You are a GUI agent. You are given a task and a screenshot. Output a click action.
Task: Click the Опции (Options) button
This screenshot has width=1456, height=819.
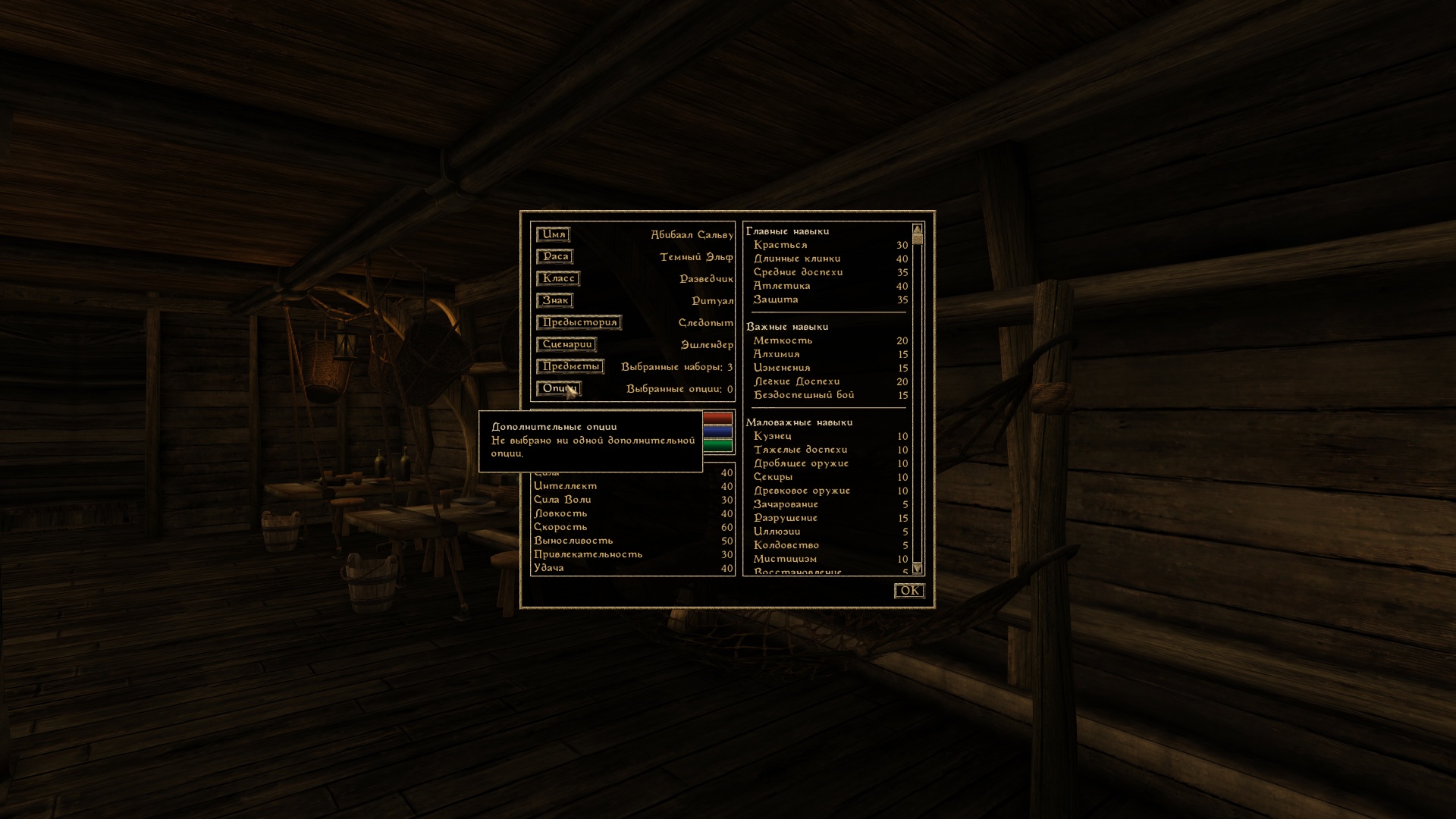pyautogui.click(x=557, y=389)
